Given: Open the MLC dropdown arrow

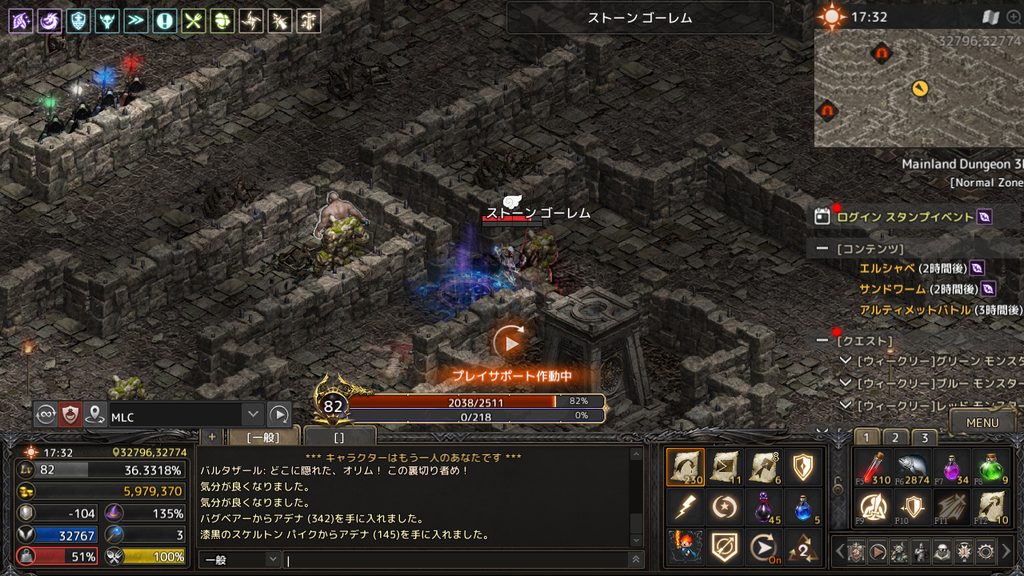Looking at the screenshot, I should point(253,414).
